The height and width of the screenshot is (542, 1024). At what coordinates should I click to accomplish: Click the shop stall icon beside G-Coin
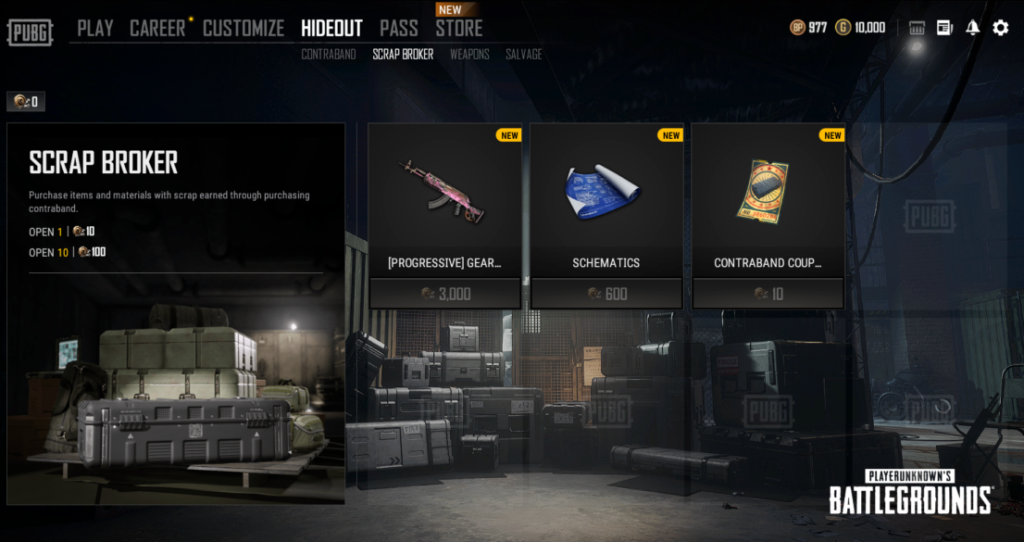[x=916, y=28]
